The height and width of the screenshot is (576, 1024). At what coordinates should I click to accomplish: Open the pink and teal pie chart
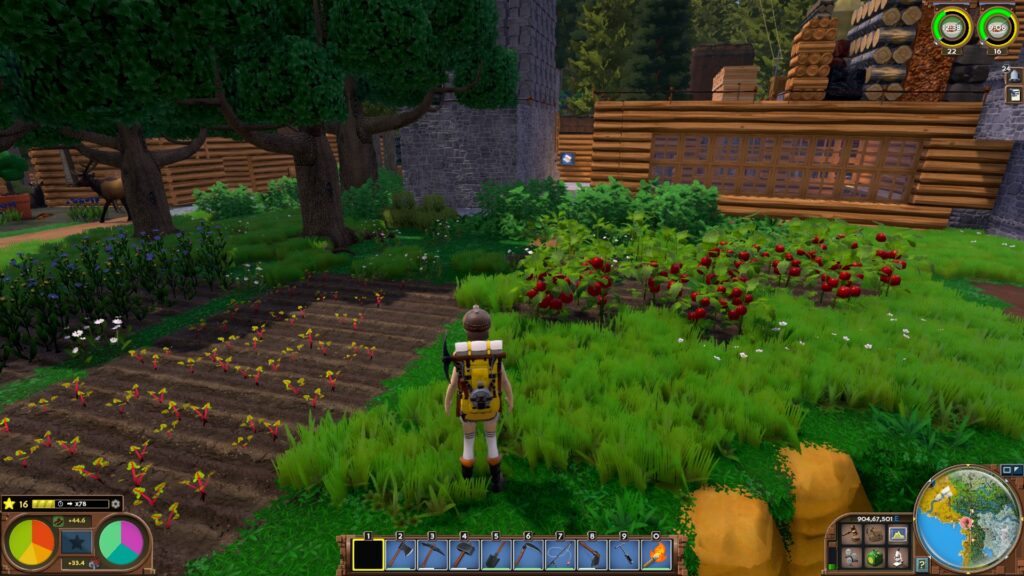(x=121, y=542)
